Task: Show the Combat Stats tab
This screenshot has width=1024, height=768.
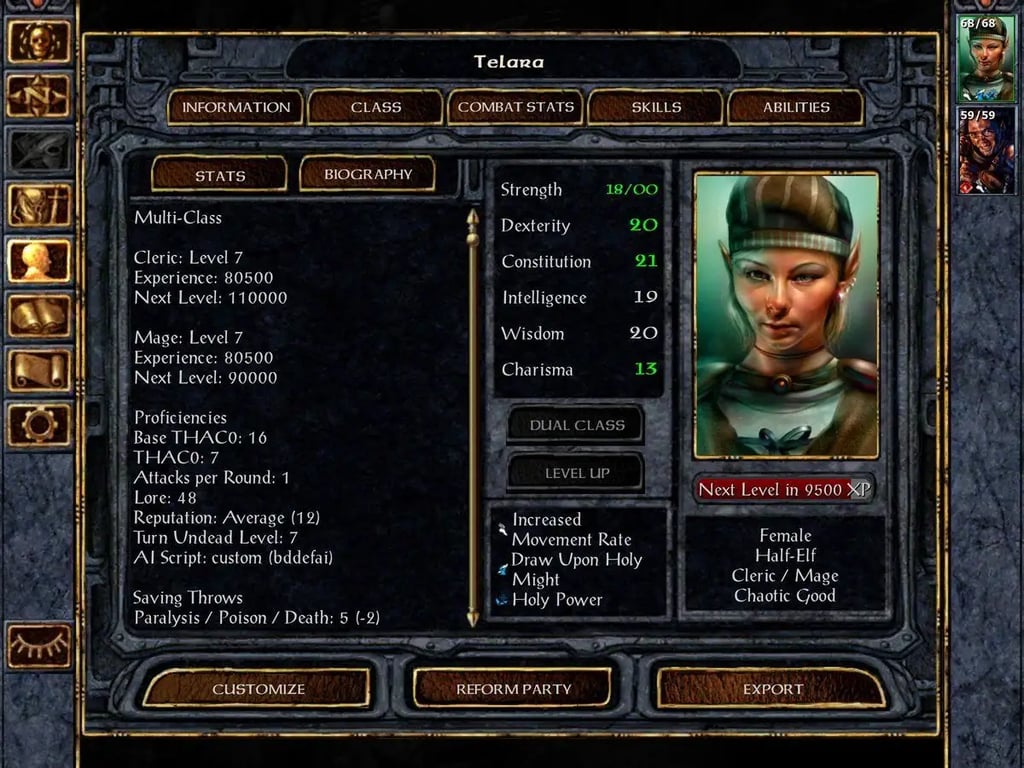Action: (516, 107)
